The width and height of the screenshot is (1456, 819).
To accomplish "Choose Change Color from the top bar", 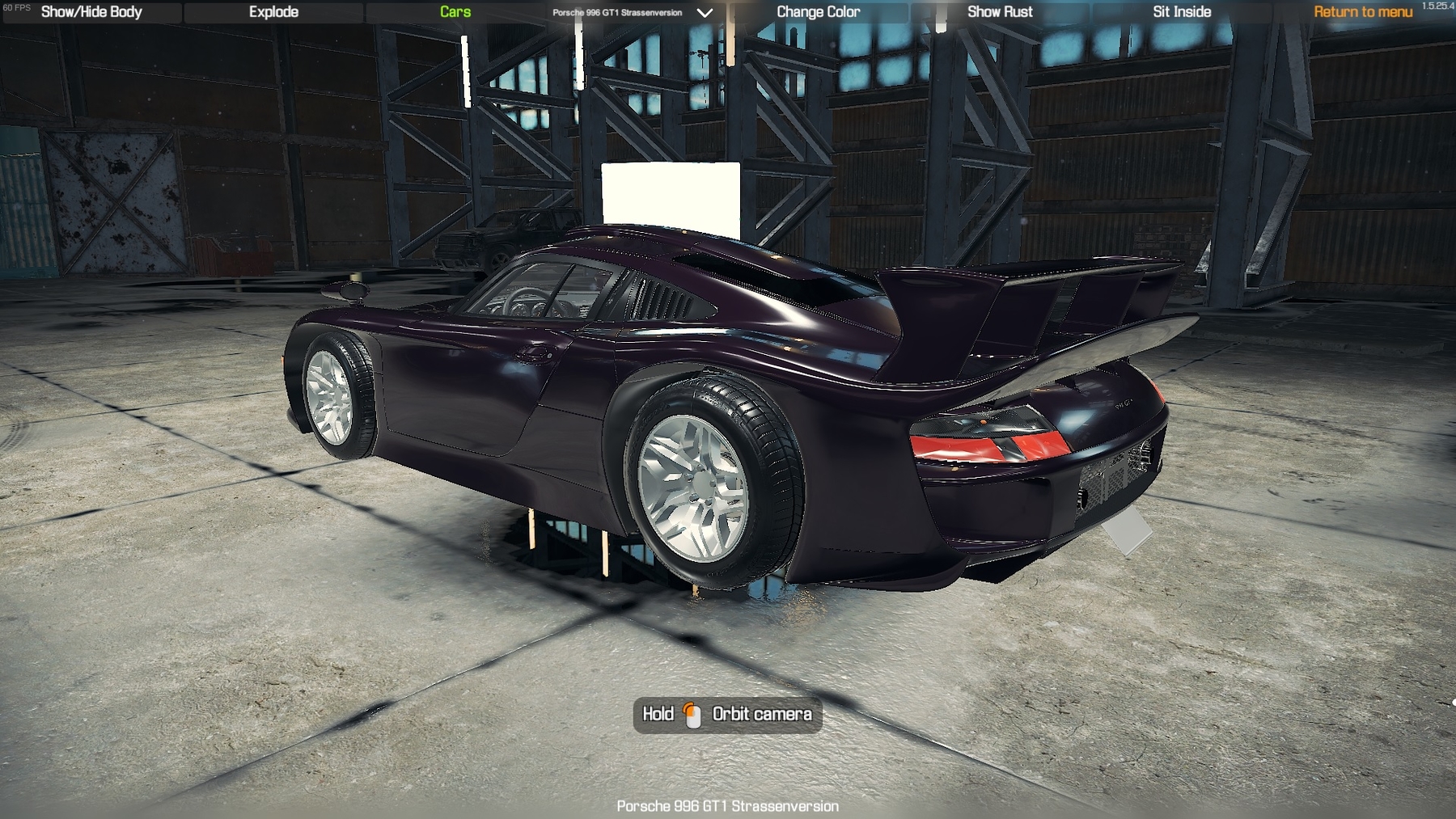I will click(x=818, y=12).
